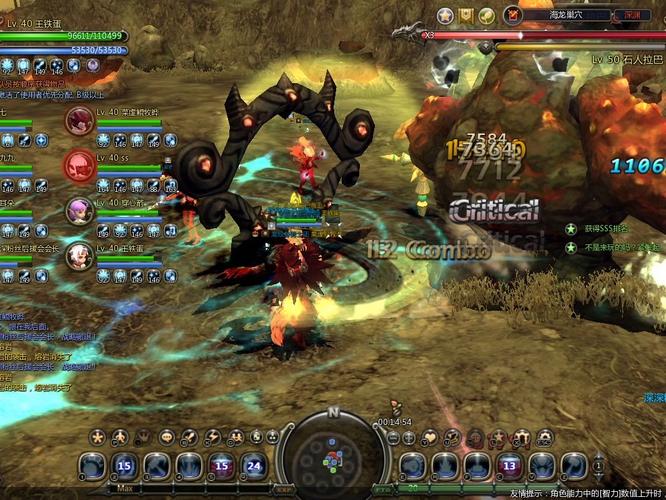Click the green leaf icon at the top
666x500 pixels.
pos(486,15)
